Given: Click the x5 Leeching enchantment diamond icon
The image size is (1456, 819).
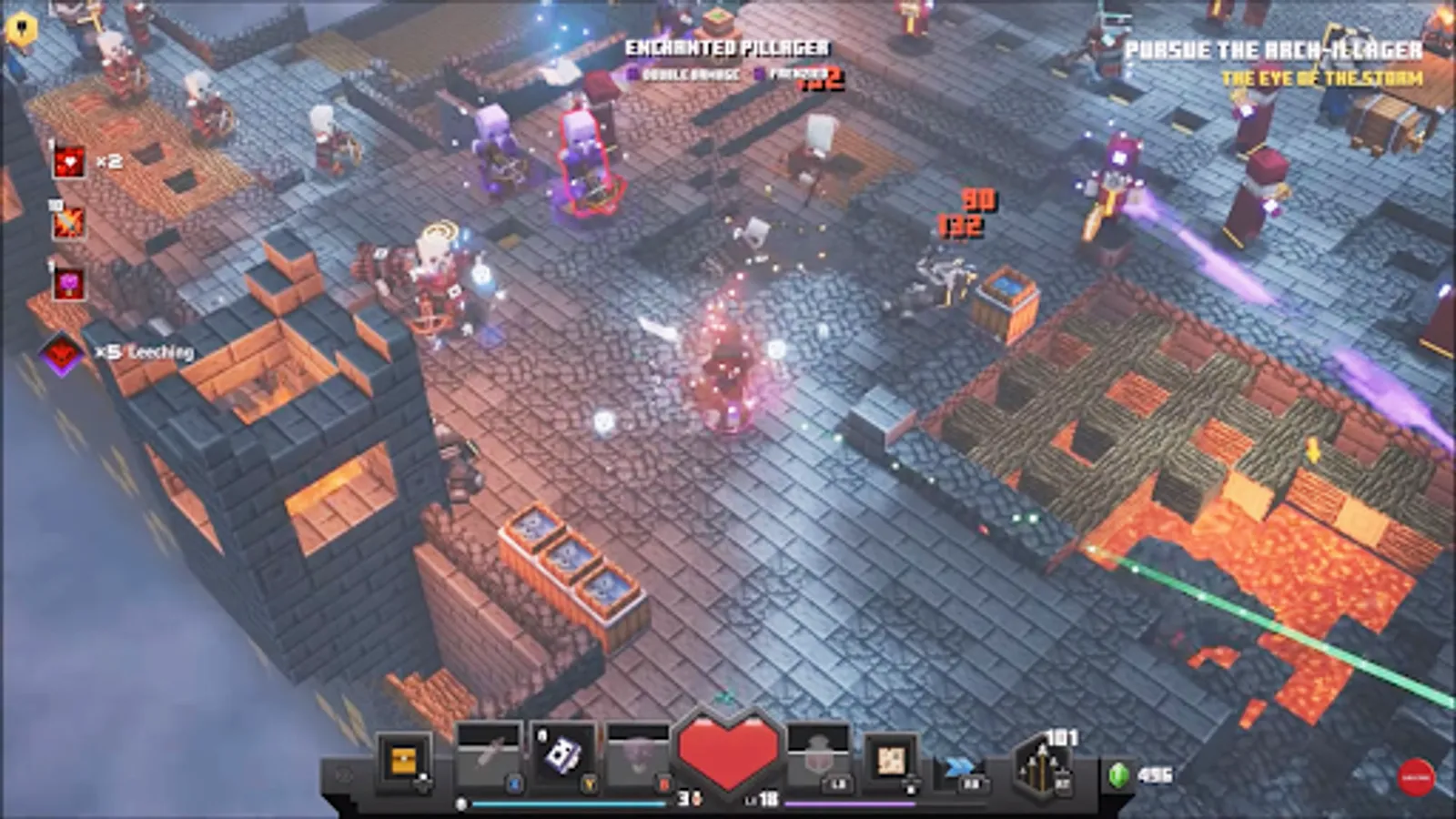Looking at the screenshot, I should (x=60, y=351).
